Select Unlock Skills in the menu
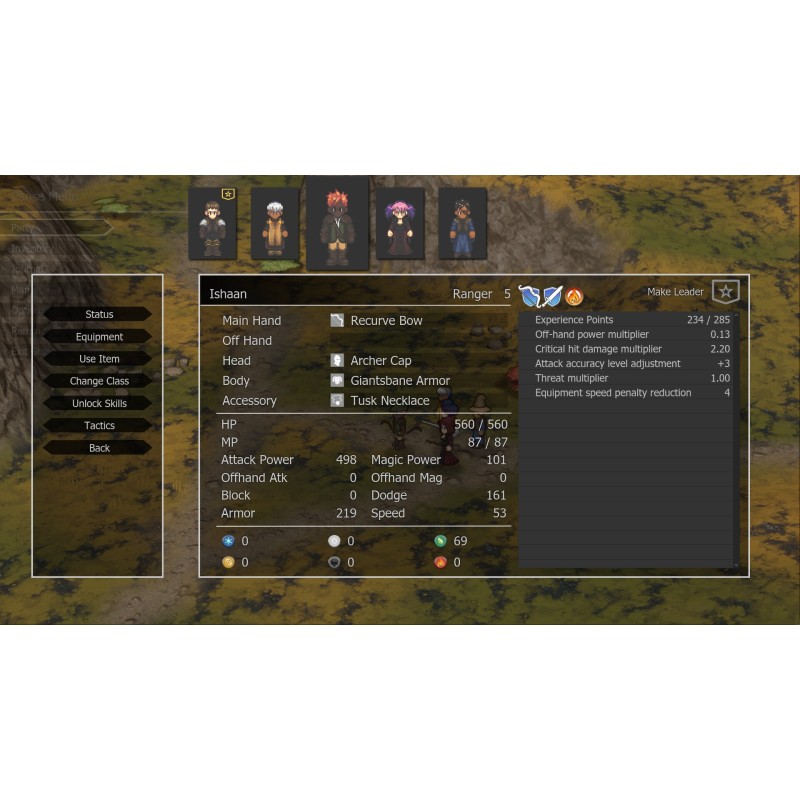The height and width of the screenshot is (800, 800). click(98, 404)
